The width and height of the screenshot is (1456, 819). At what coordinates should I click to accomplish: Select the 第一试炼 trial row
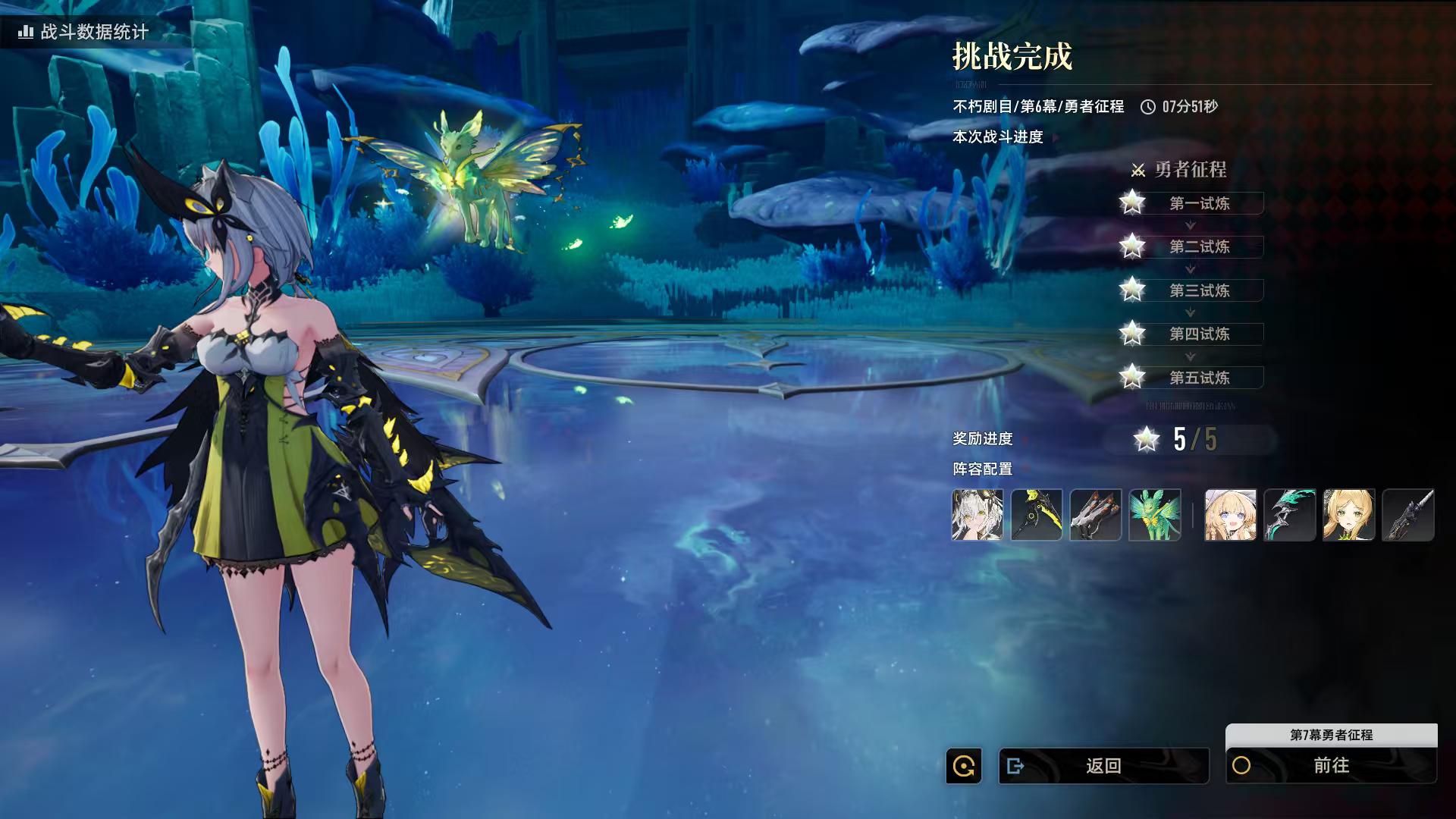click(x=1199, y=203)
